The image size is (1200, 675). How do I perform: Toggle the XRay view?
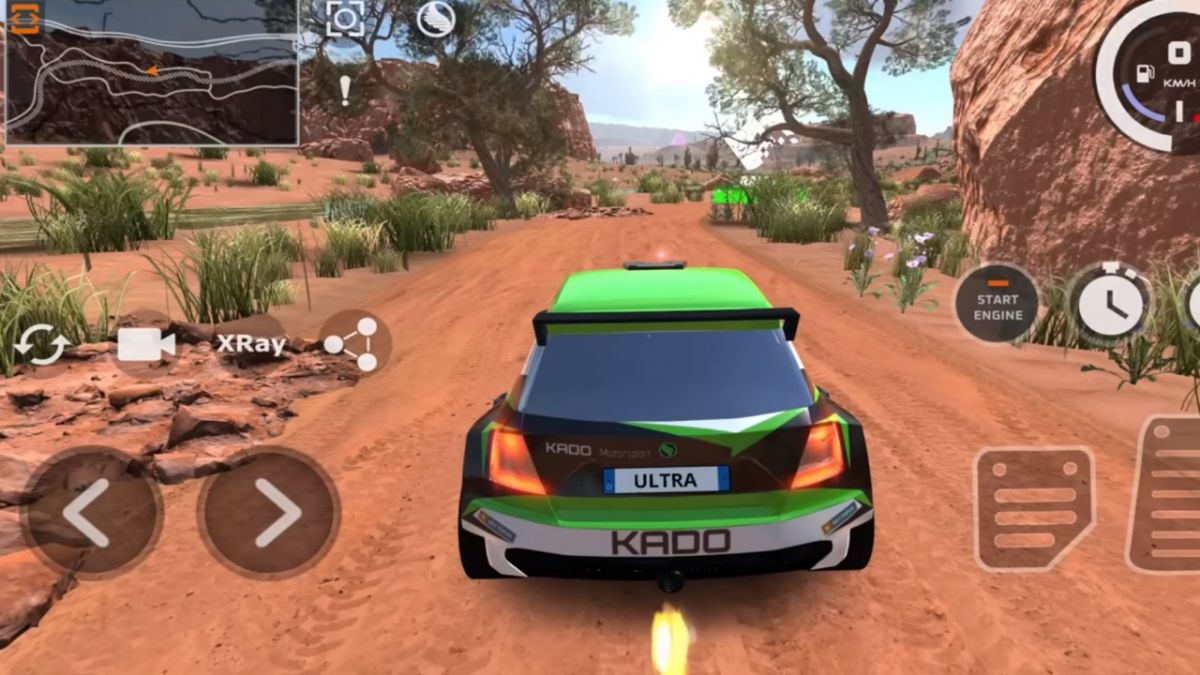click(251, 344)
